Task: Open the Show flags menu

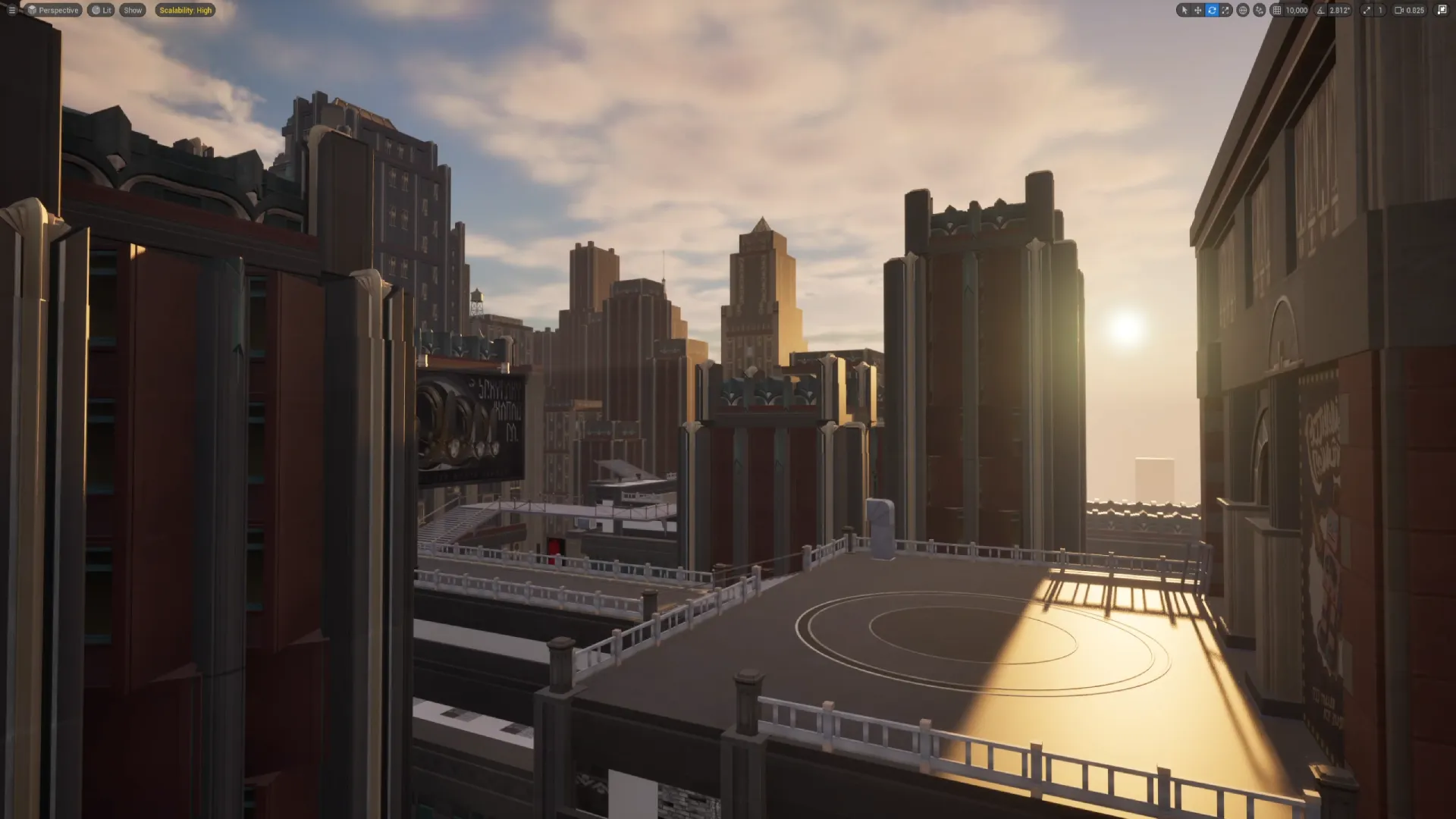Action: pos(133,11)
